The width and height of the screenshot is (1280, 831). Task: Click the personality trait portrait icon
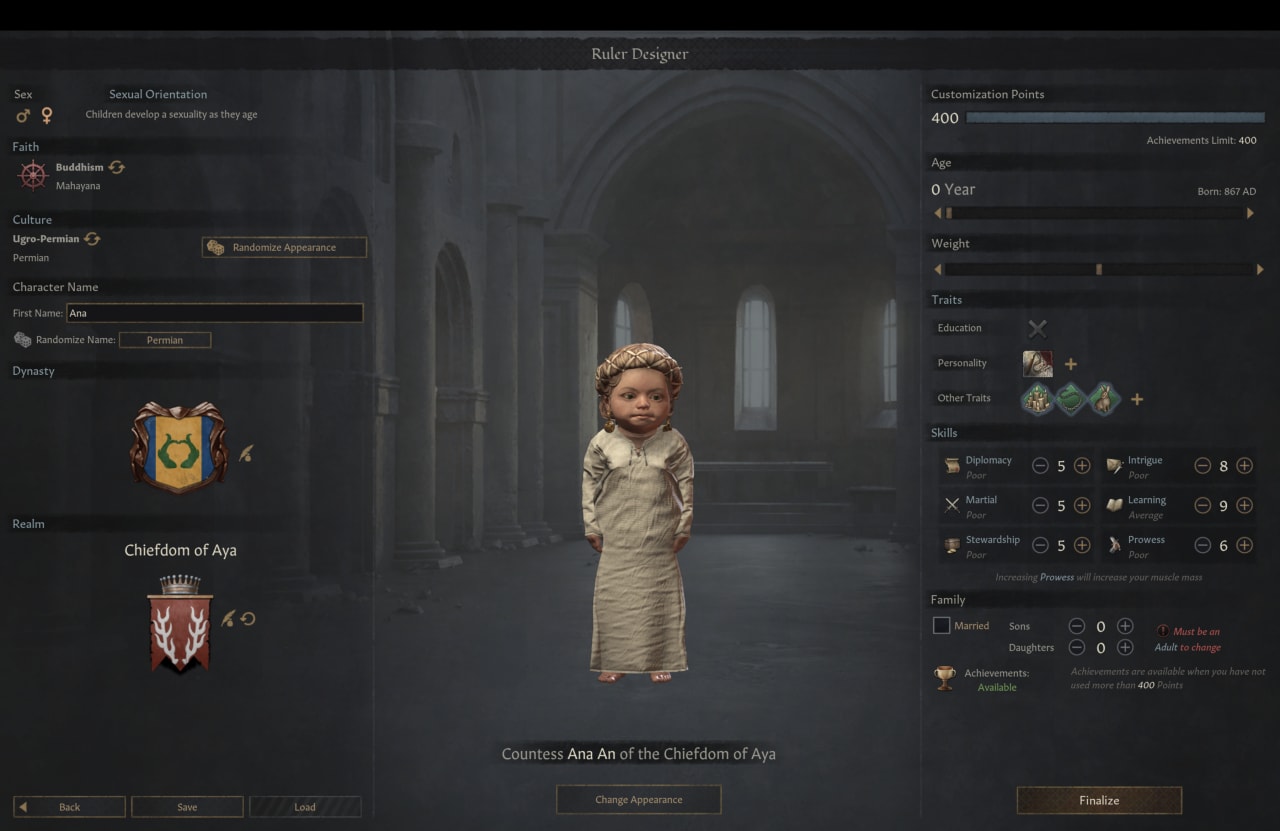pos(1037,363)
